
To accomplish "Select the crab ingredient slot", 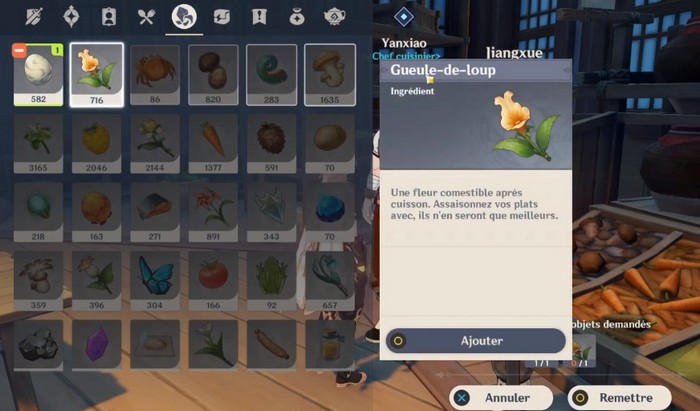I will 155,72.
